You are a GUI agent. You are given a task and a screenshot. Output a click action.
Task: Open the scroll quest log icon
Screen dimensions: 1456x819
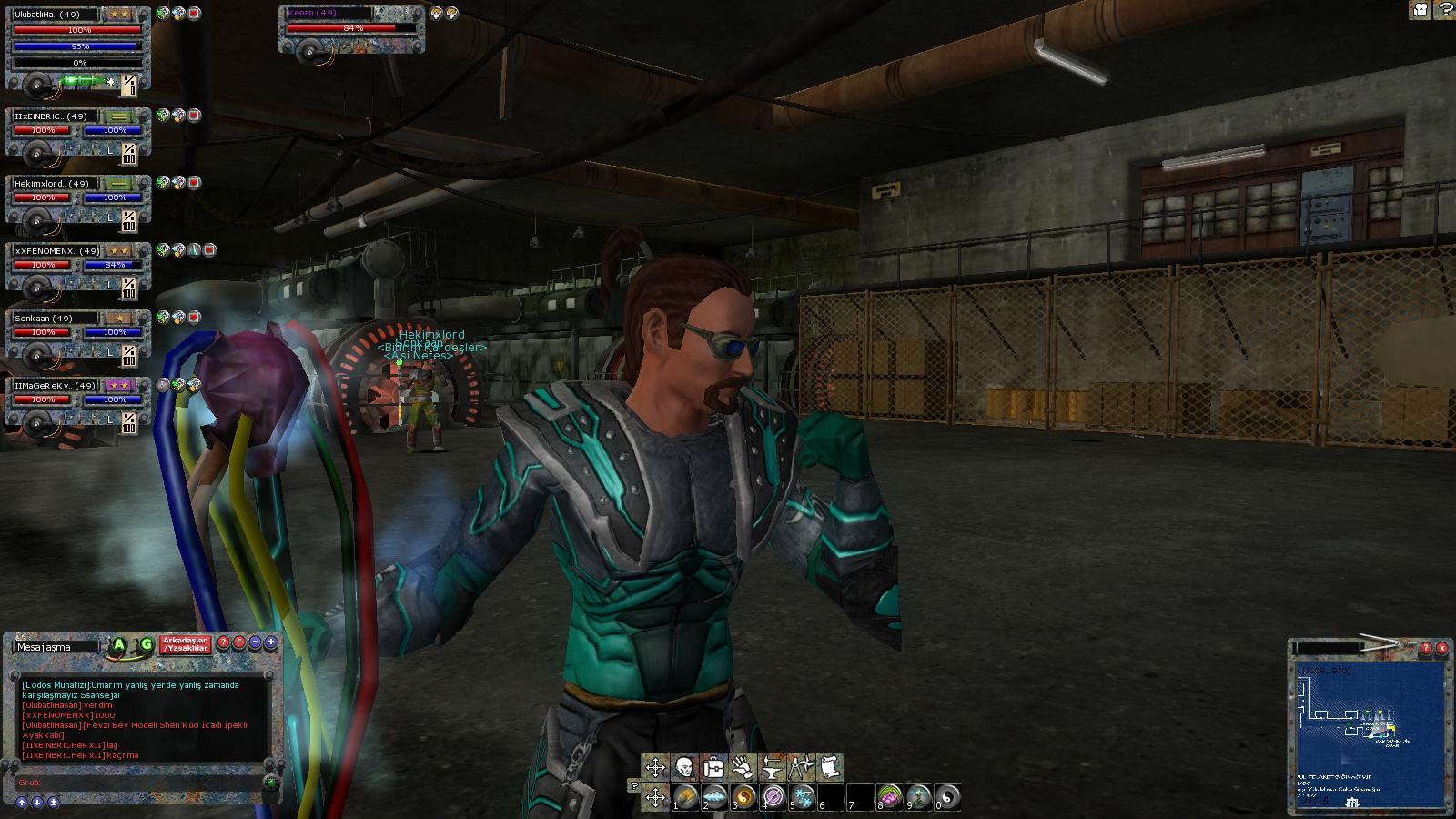point(830,767)
